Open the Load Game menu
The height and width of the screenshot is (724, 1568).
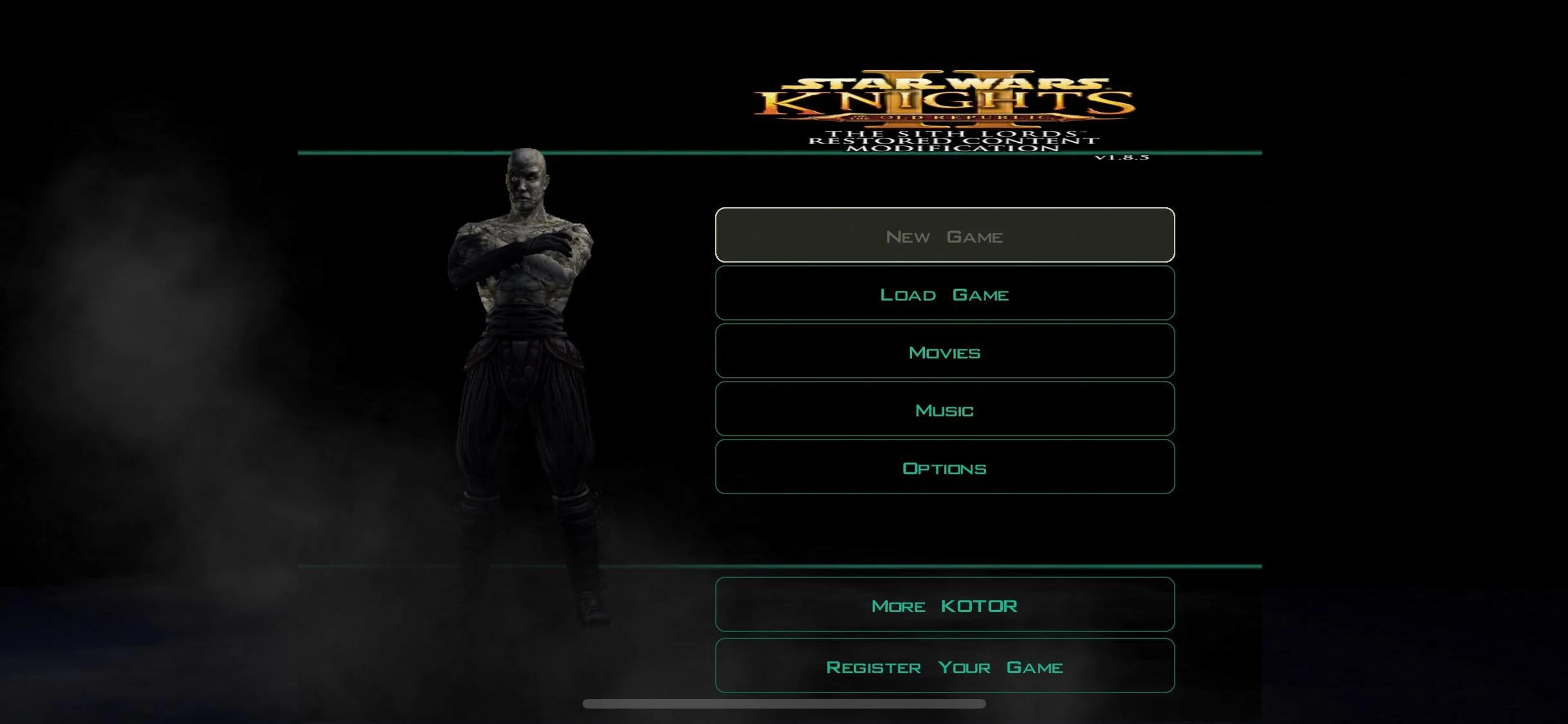pos(944,293)
